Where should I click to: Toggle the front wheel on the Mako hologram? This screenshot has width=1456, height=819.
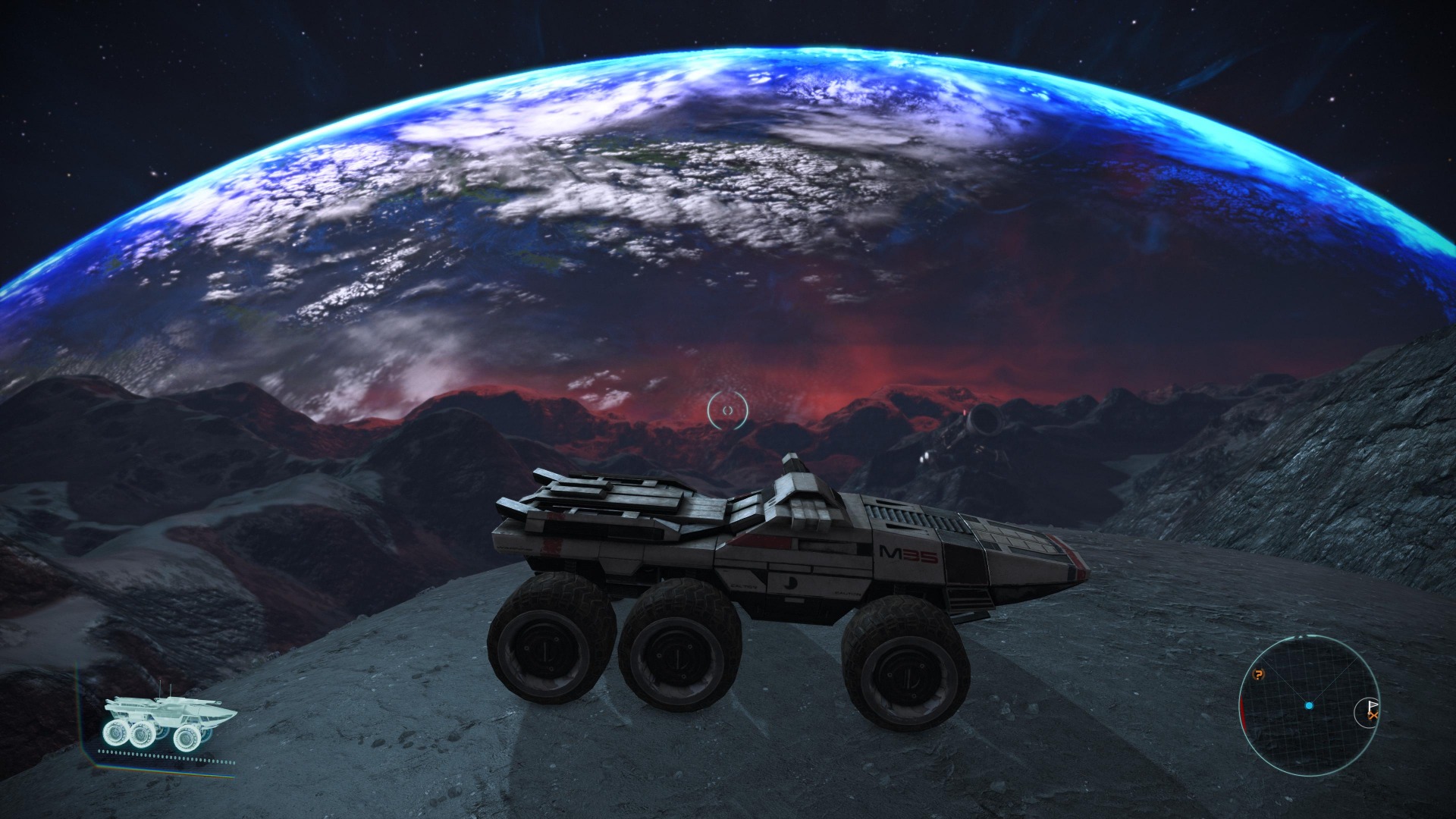[x=188, y=736]
